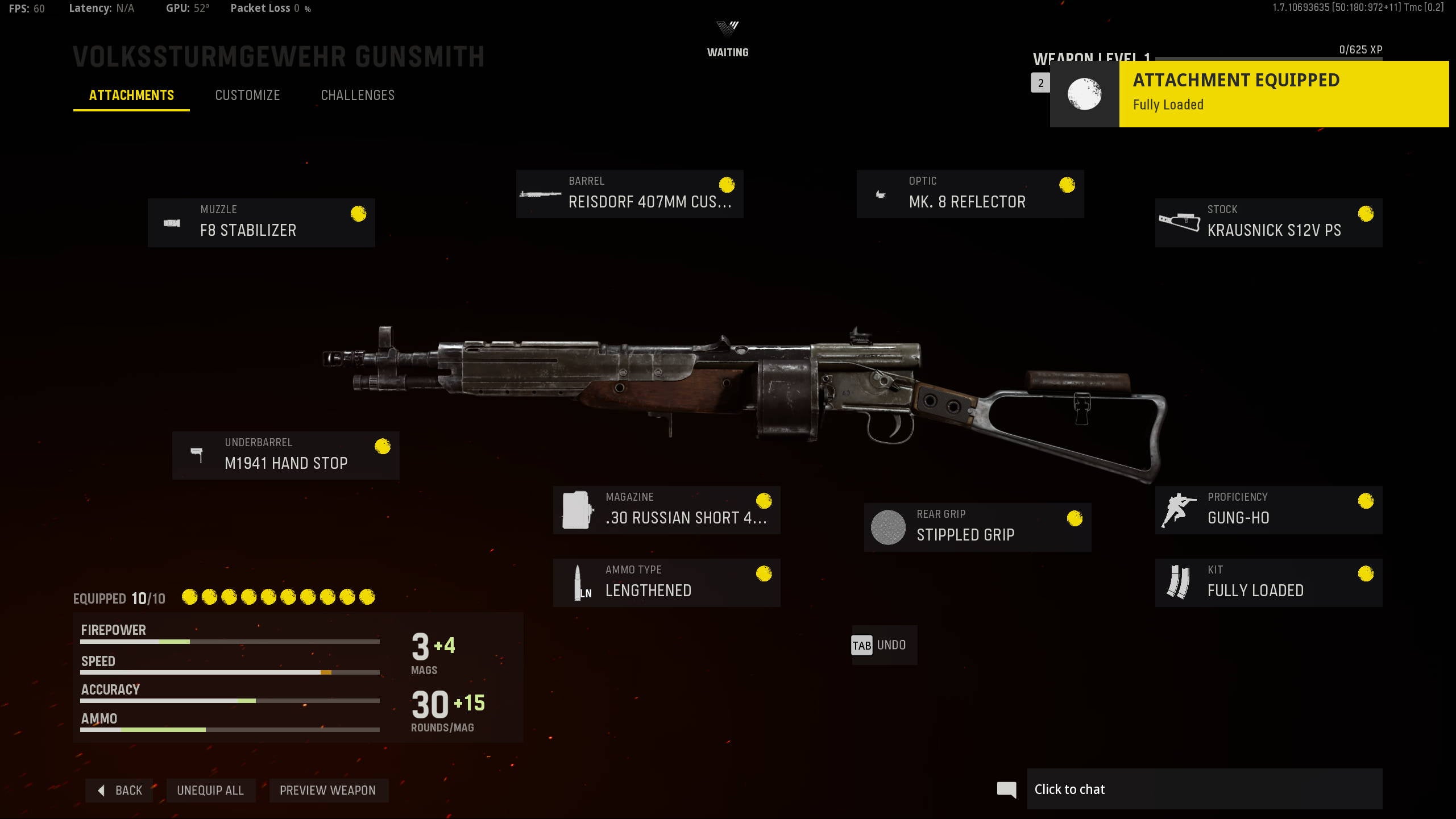This screenshot has height=819, width=1456.
Task: Click the Rear Grip texture icon
Action: point(889,527)
